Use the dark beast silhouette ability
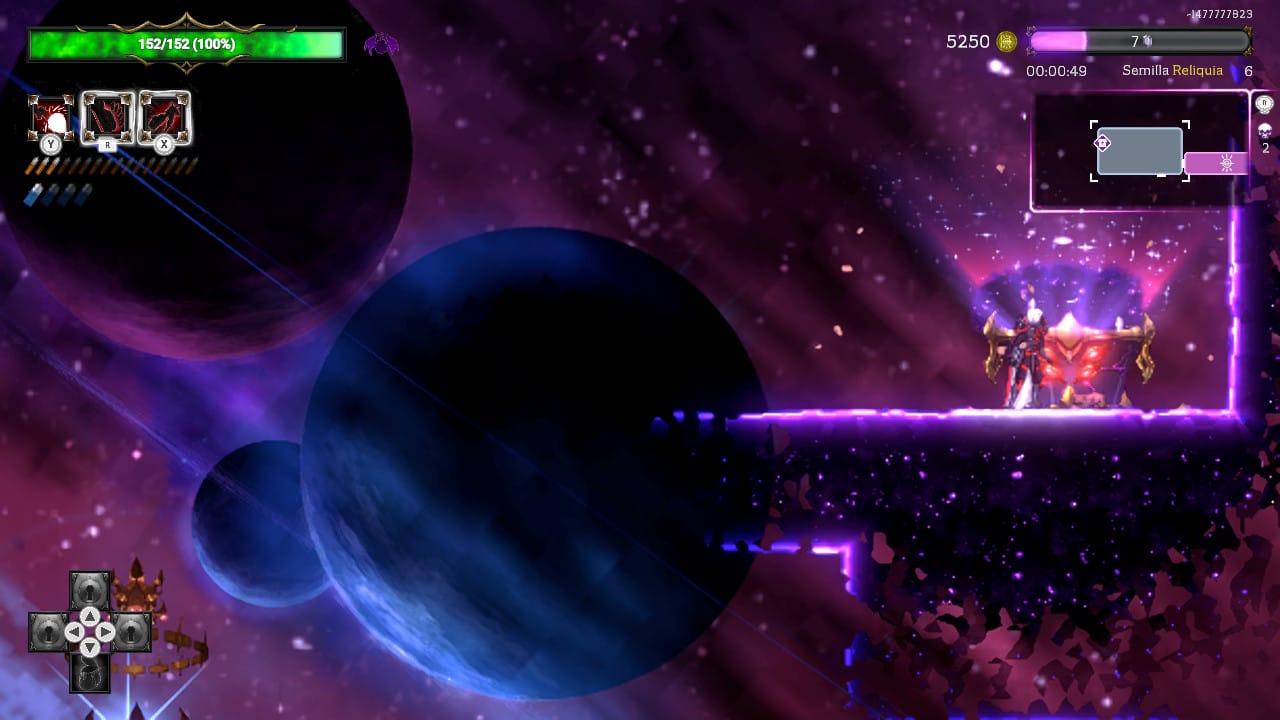1280x720 pixels. point(165,118)
